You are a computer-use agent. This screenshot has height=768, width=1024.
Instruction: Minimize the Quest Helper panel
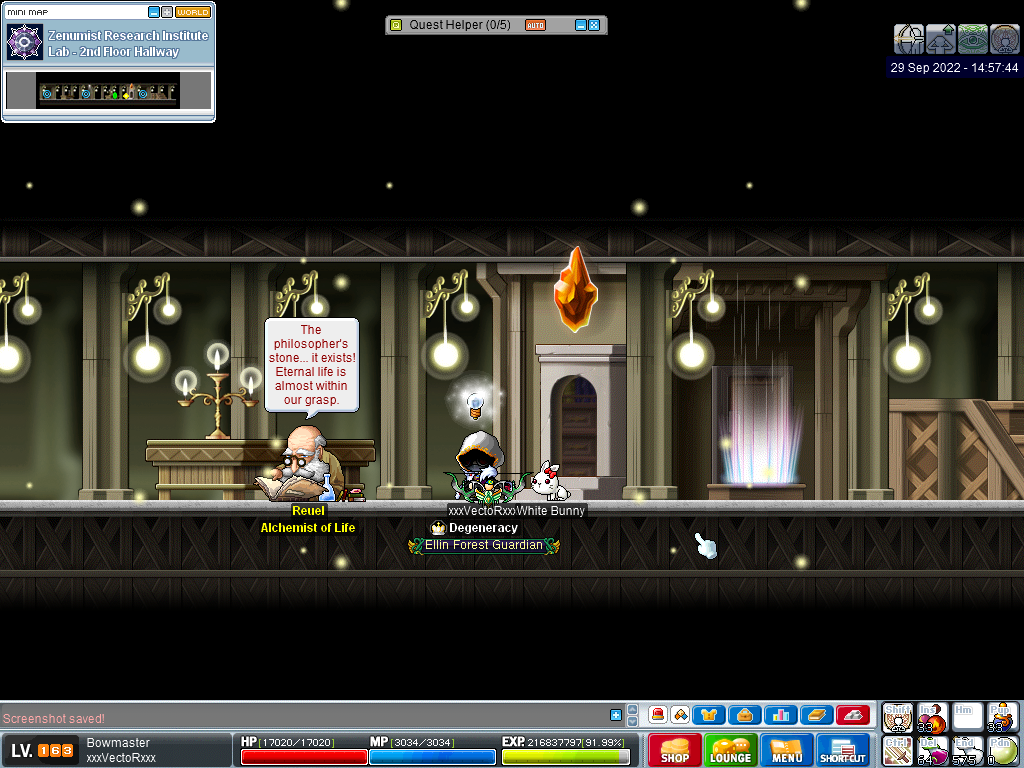[580, 25]
